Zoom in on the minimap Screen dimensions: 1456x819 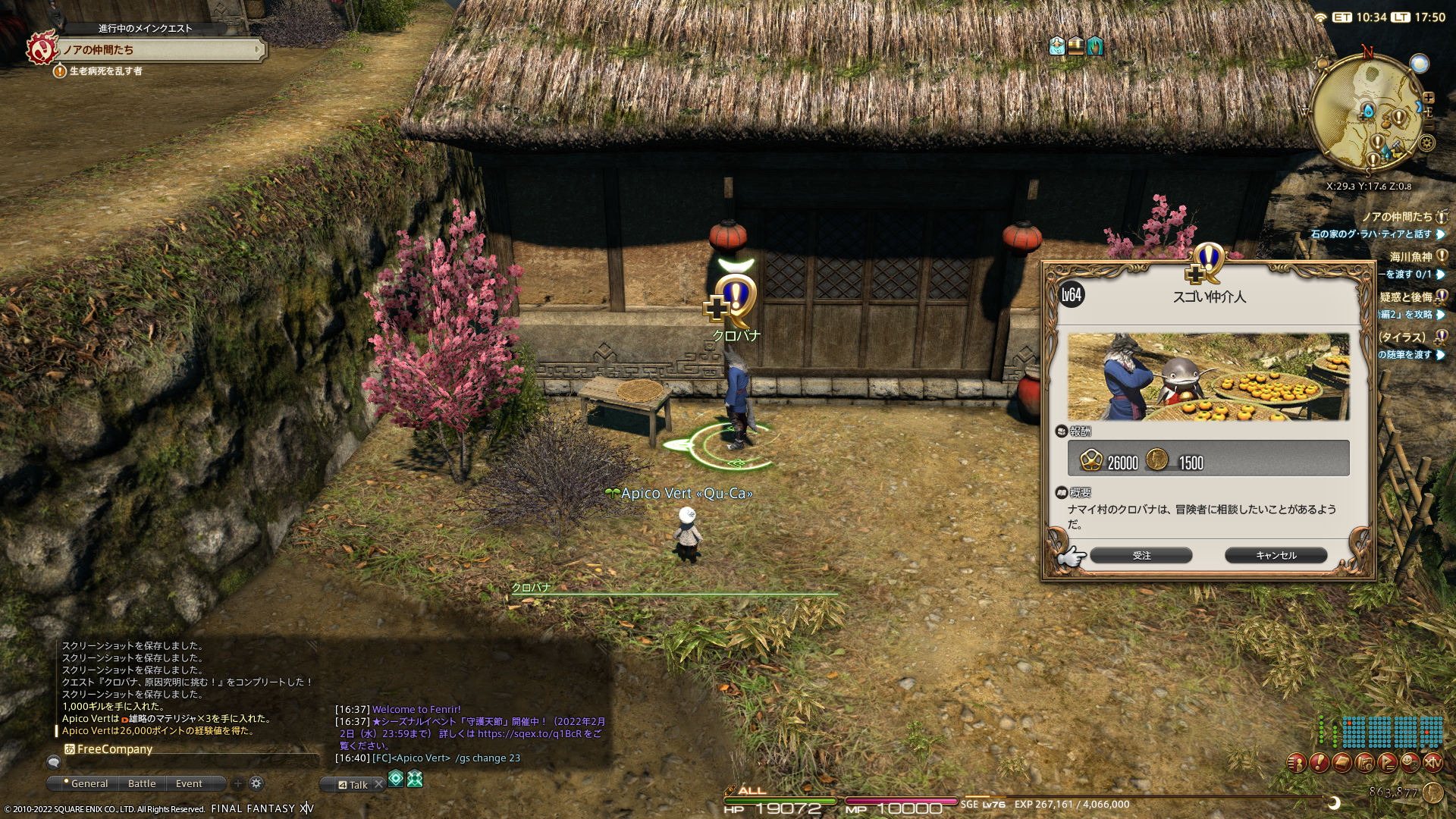1429,98
